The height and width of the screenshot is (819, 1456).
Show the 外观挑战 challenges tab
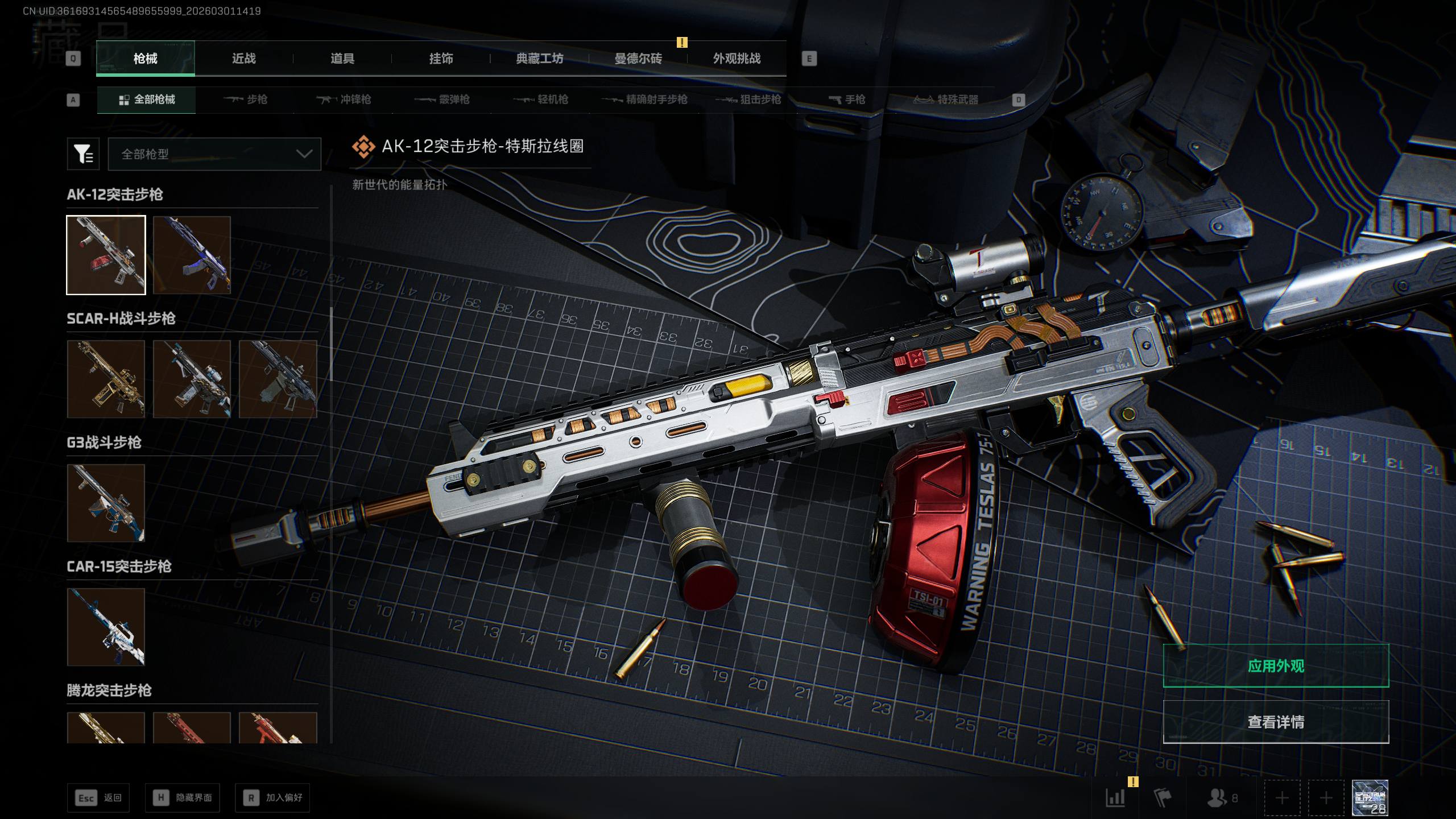pos(737,59)
